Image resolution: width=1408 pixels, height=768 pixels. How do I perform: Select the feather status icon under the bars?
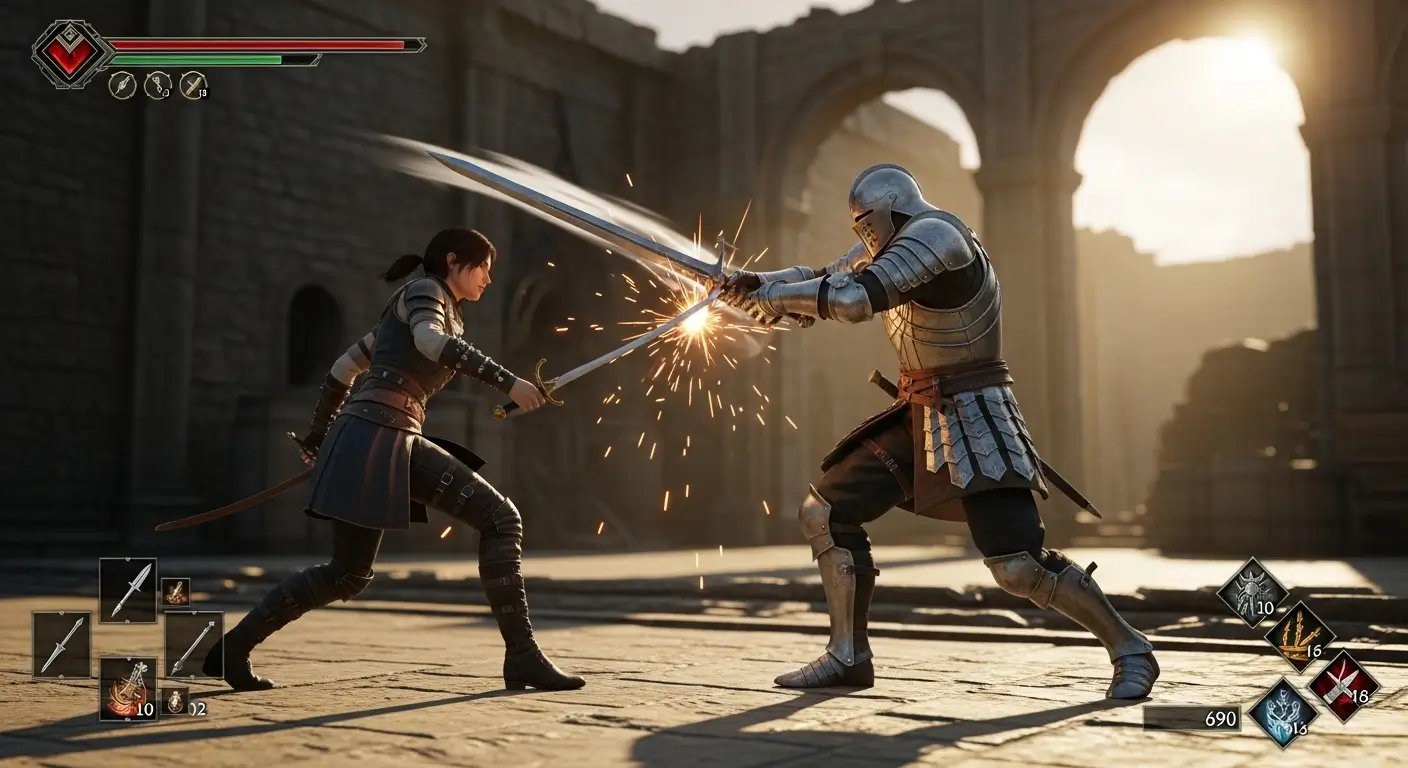(x=121, y=85)
